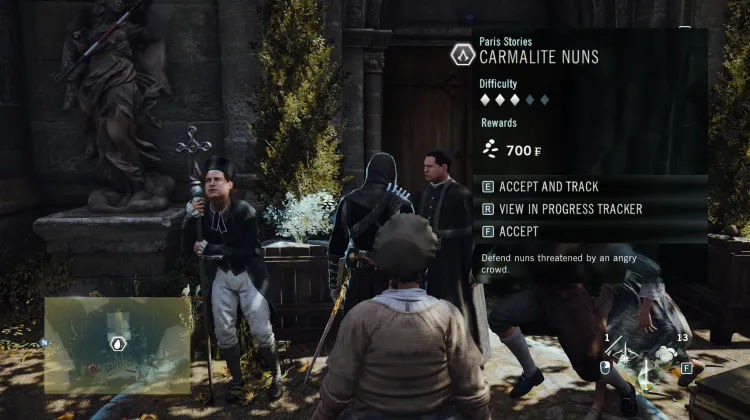Click the hexagon mission marker on minimap

117,343
